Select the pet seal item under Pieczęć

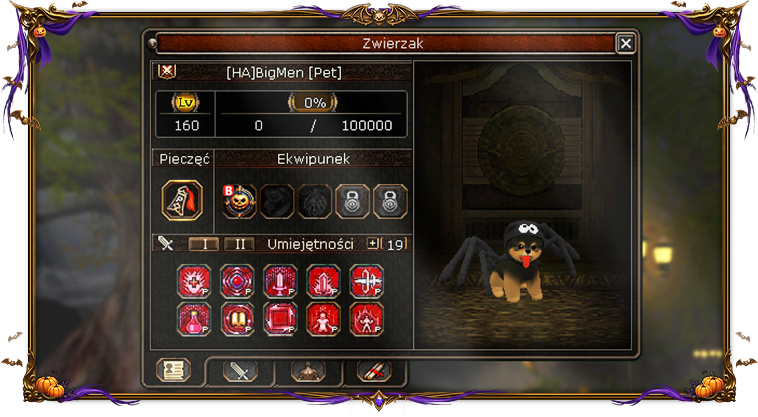182,200
